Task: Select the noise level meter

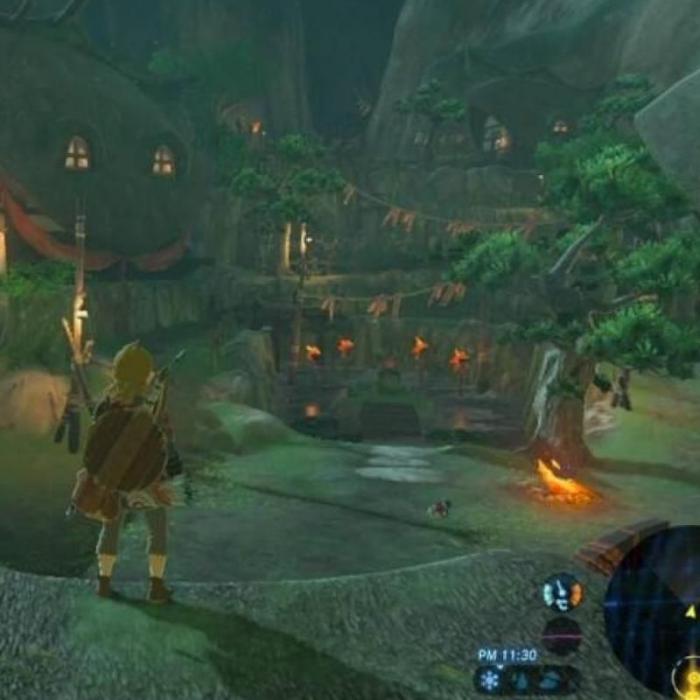Action: [562, 635]
